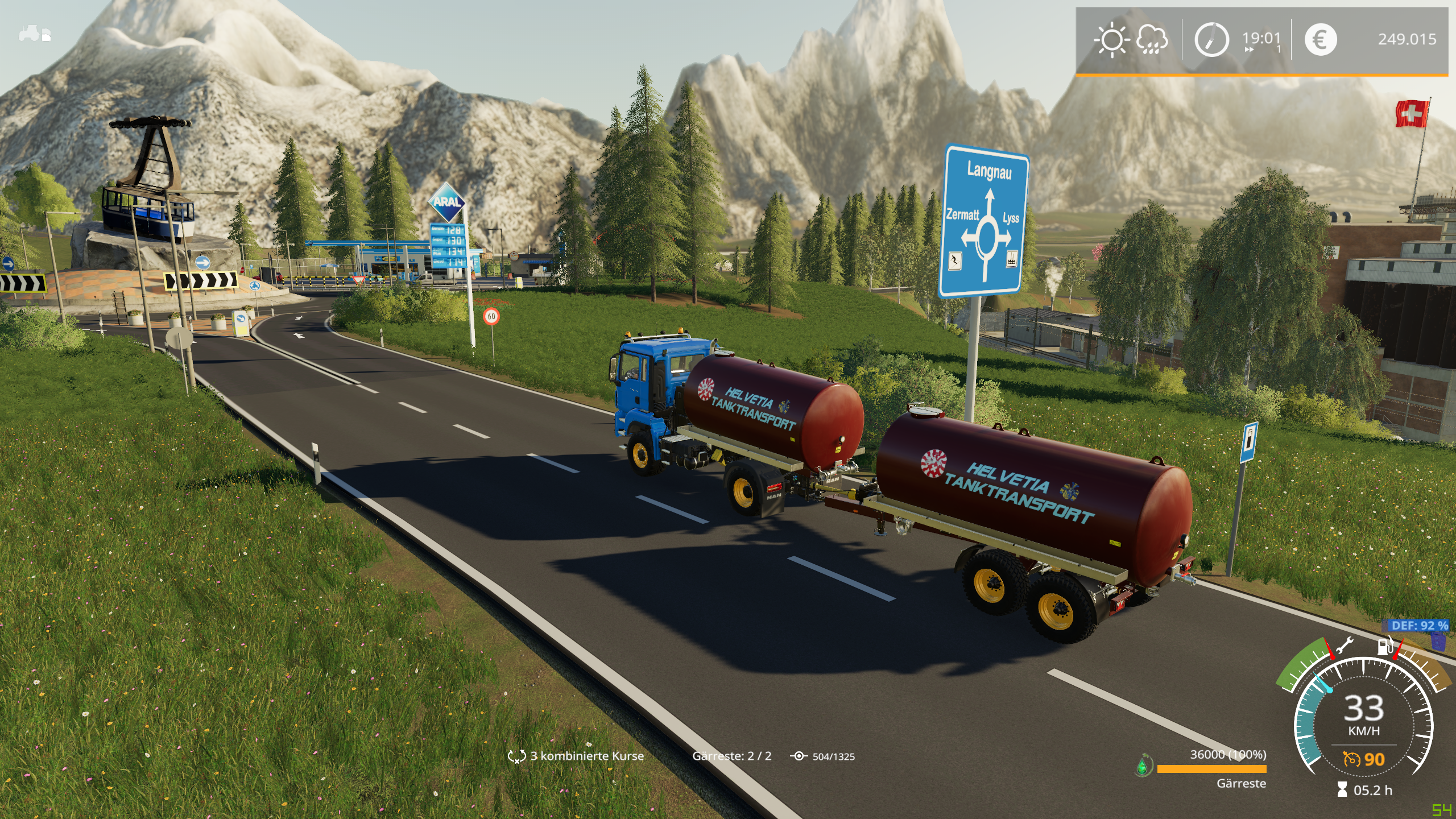Viewport: 1456px width, 819px height.
Task: Click the game clock icon
Action: pyautogui.click(x=1211, y=40)
